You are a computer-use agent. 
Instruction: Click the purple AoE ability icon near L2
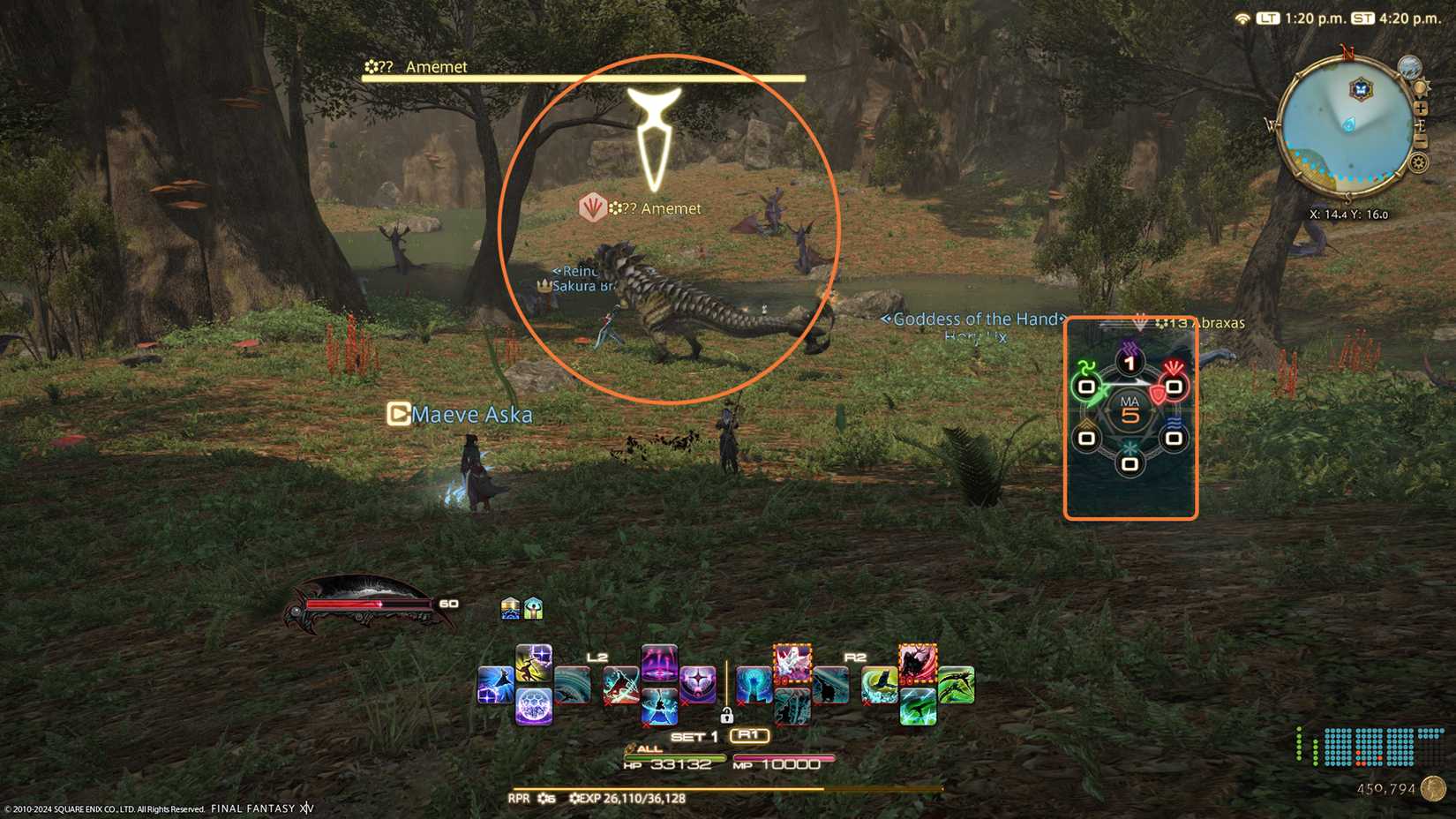[x=658, y=665]
